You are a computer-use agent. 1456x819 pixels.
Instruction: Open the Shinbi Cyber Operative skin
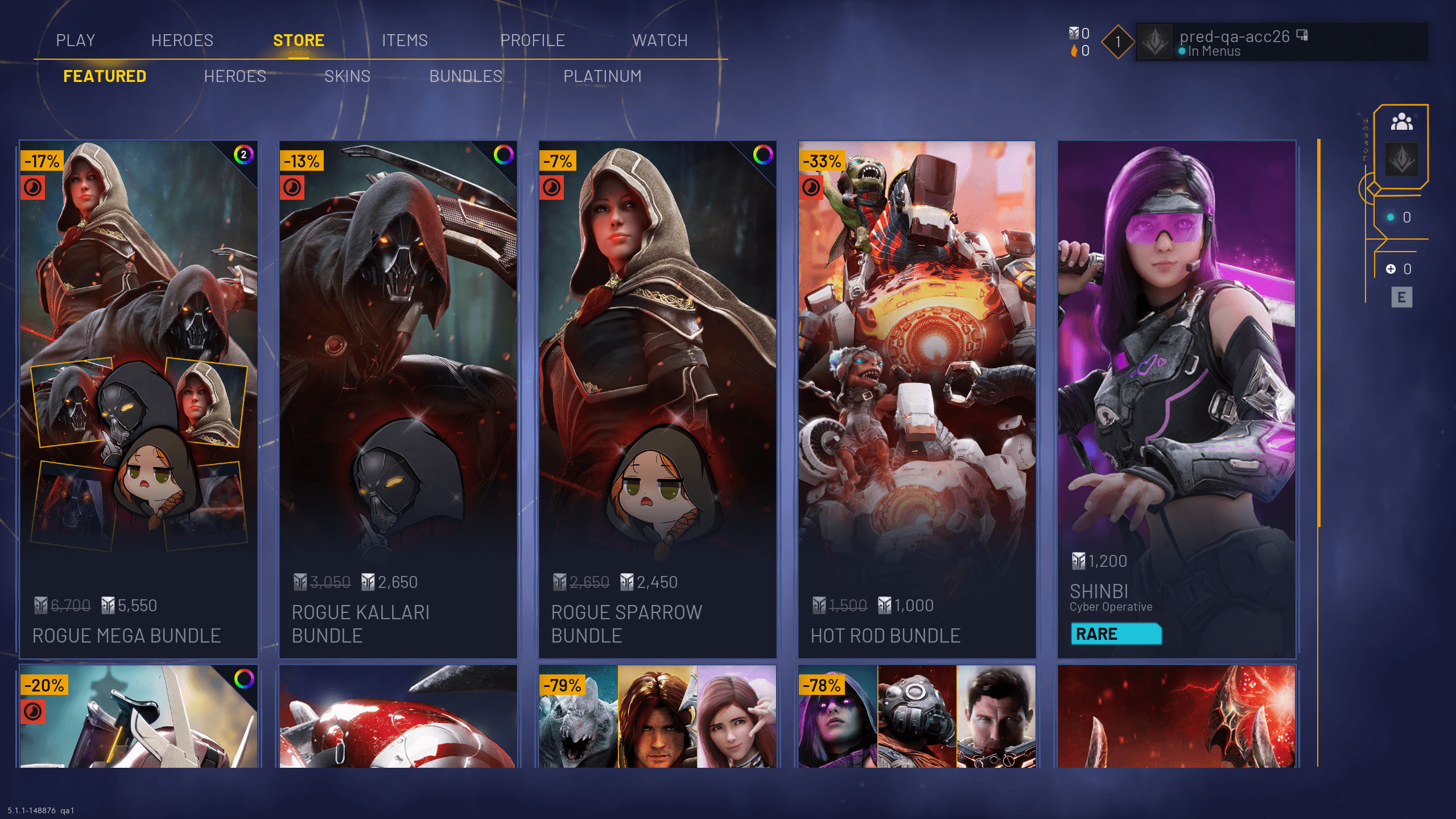pyautogui.click(x=1177, y=398)
